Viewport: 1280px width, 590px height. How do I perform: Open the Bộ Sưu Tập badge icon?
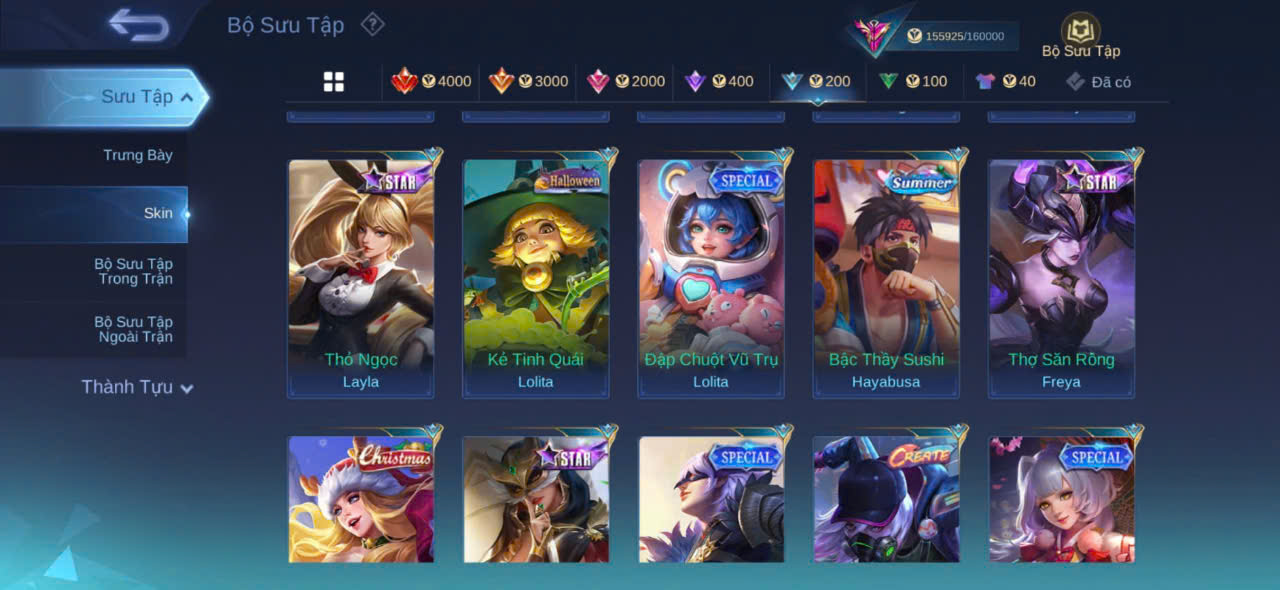(x=1080, y=32)
